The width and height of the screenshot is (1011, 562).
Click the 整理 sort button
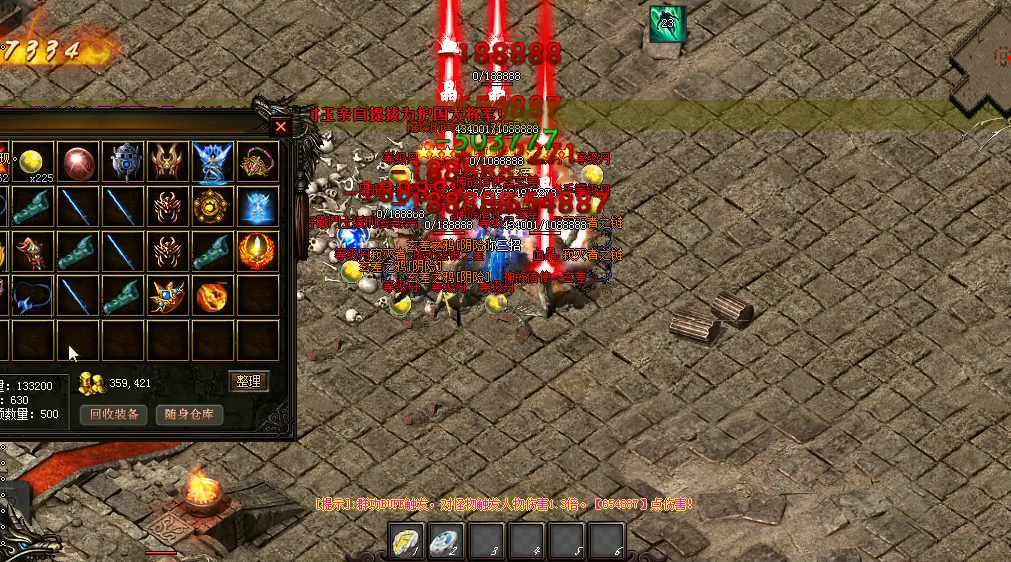pos(248,381)
